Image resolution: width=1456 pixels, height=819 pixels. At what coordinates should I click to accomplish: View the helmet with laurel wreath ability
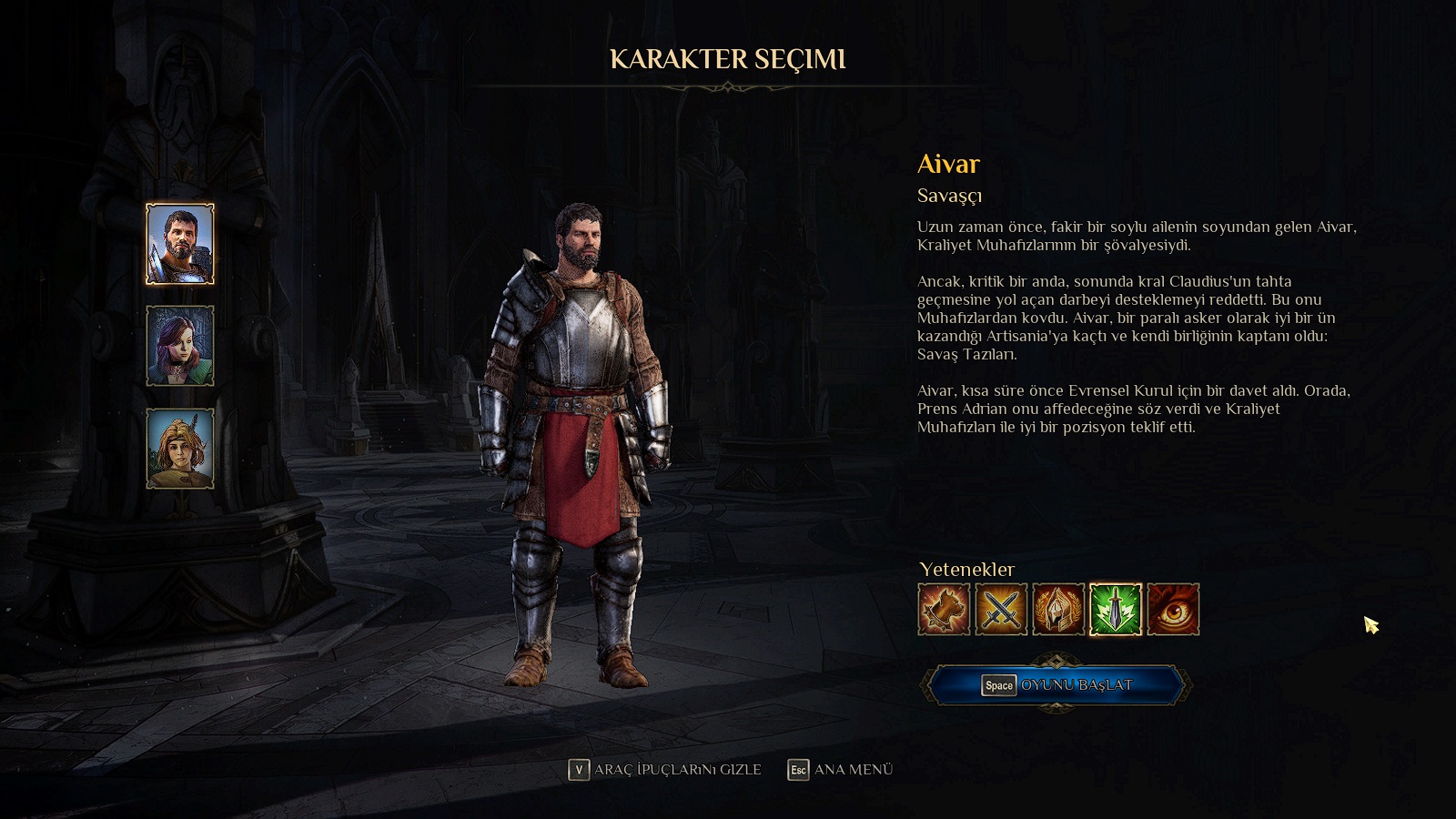click(x=1058, y=610)
